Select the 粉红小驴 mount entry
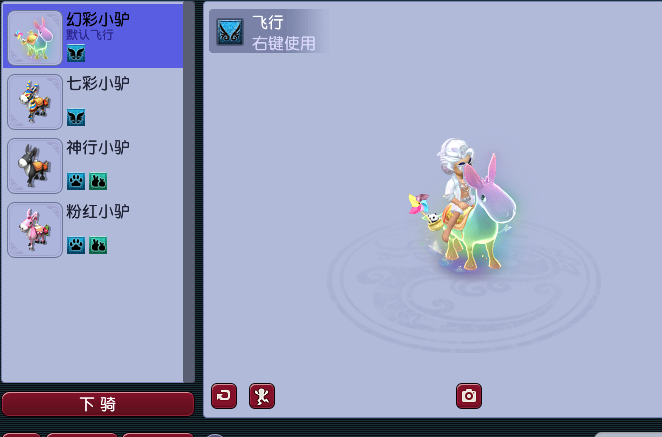 (95, 229)
